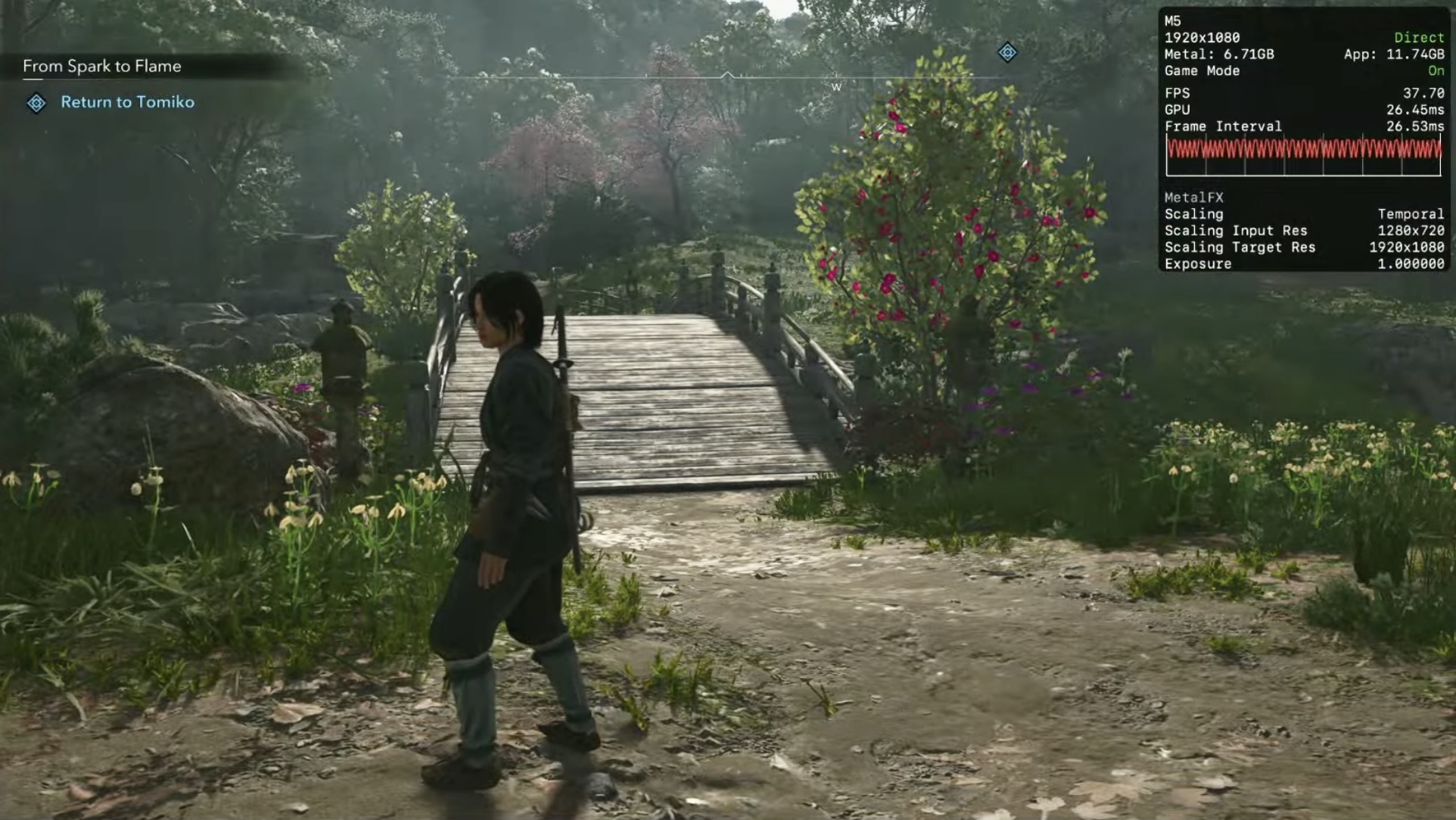Click the objective diamond icon beside Tomiko
The image size is (1456, 820).
(36, 103)
